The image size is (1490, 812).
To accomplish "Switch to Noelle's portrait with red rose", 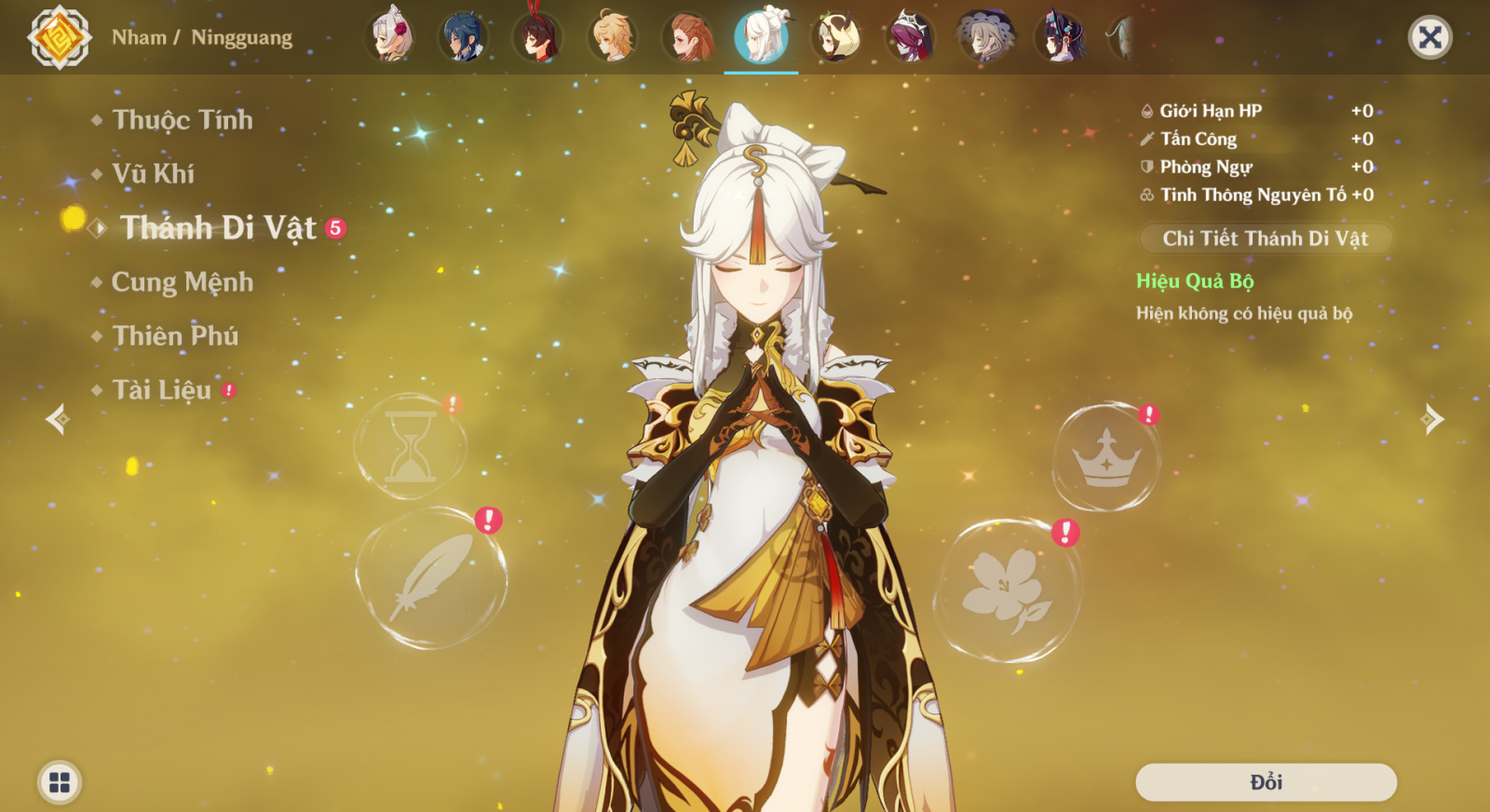I will 392,37.
